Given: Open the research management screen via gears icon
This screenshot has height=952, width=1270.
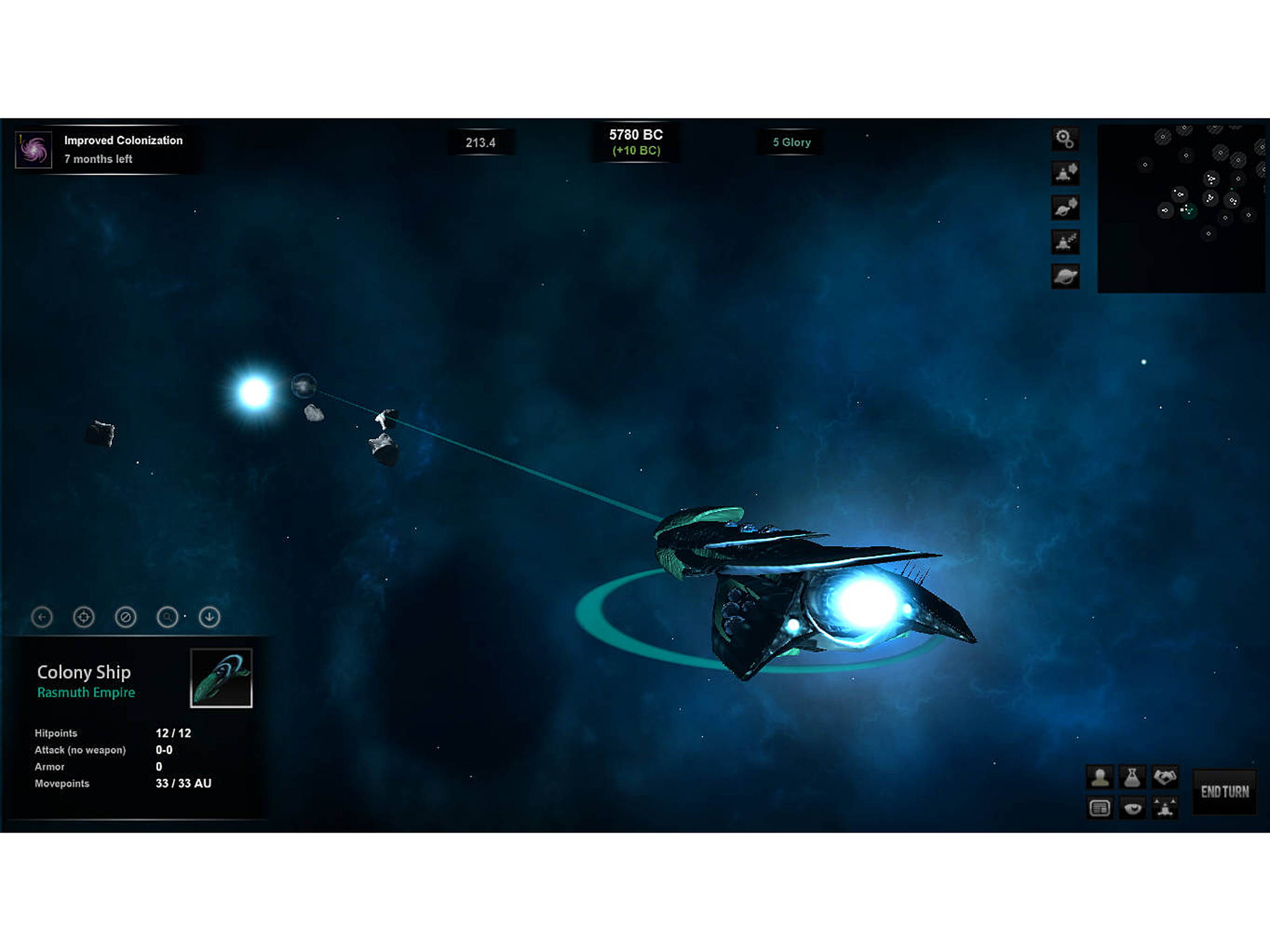Looking at the screenshot, I should coord(1065,139).
